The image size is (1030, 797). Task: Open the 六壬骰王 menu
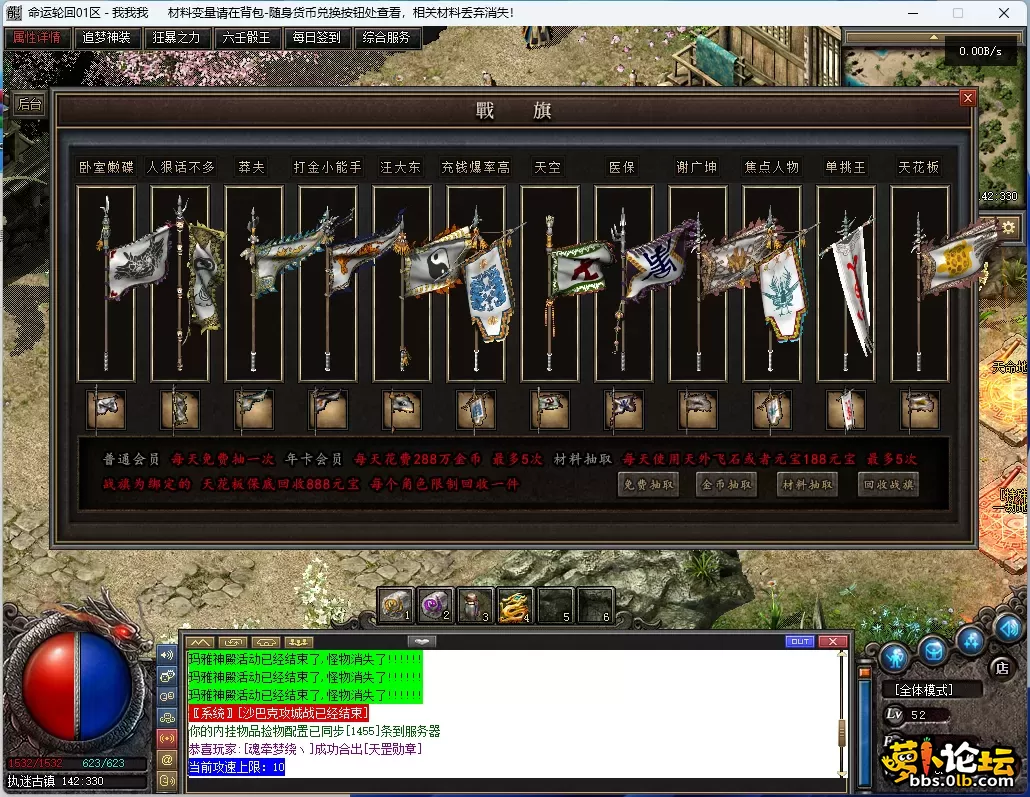point(246,38)
